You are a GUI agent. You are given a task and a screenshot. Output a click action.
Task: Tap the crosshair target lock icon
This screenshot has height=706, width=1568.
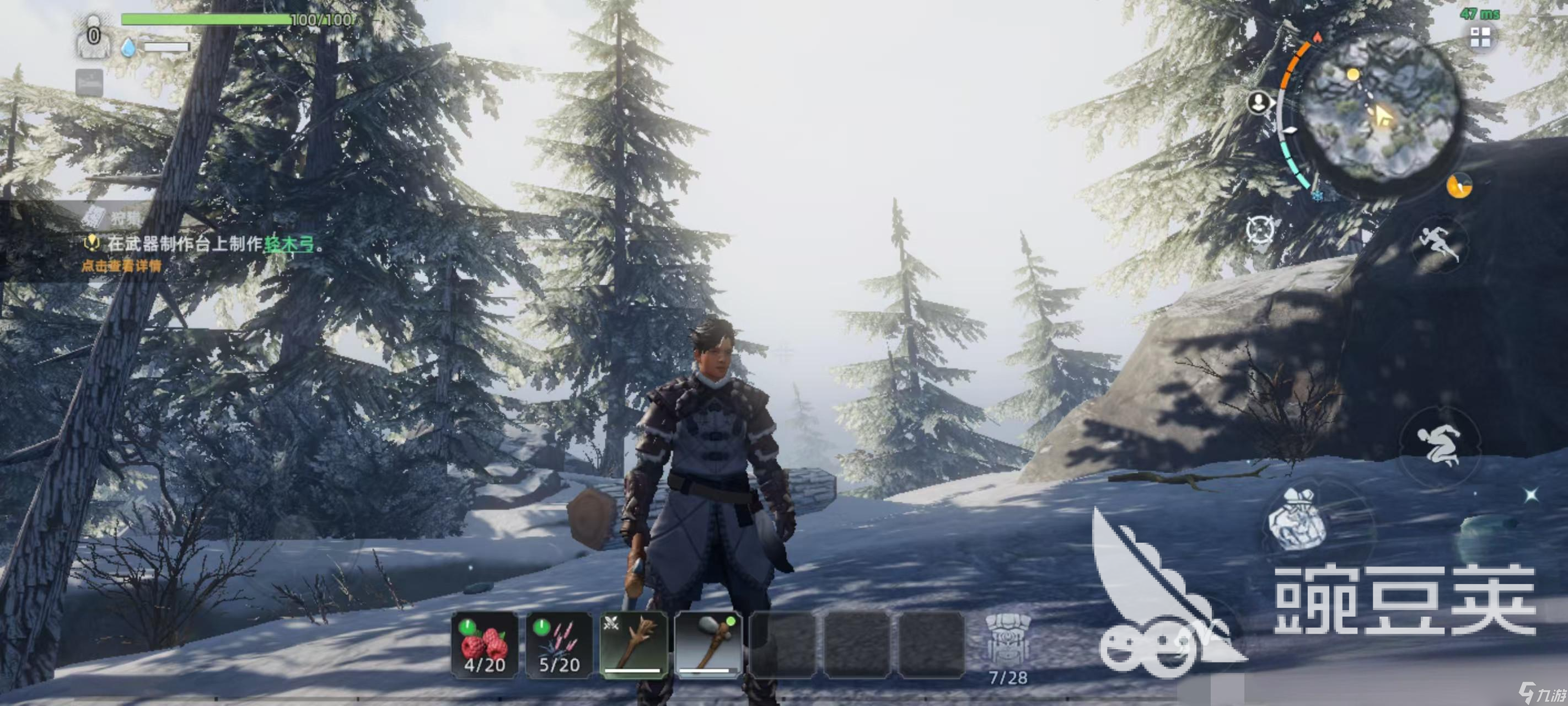click(x=1259, y=230)
